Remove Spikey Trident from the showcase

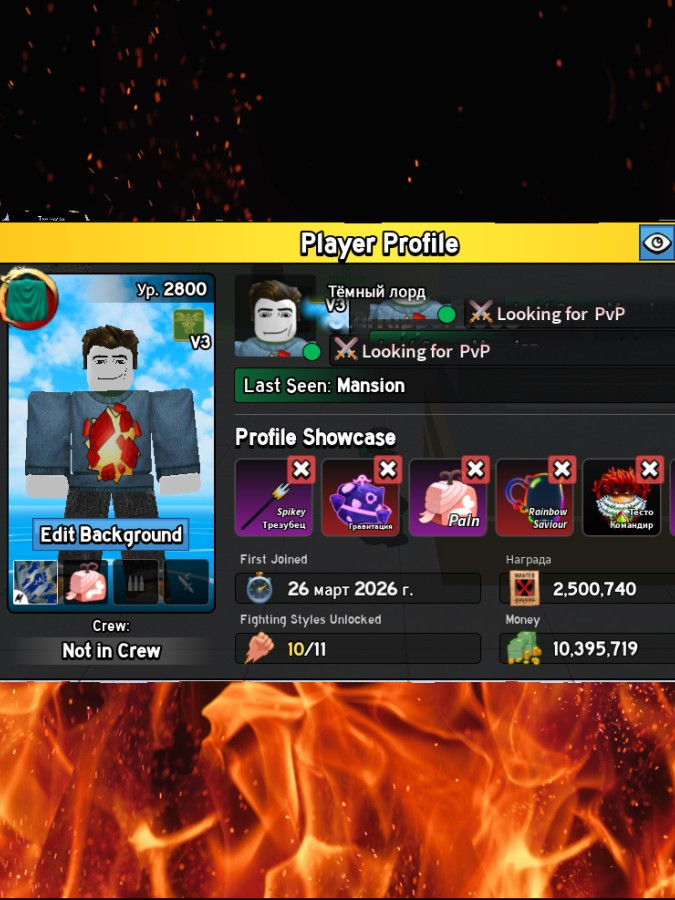pyautogui.click(x=300, y=469)
